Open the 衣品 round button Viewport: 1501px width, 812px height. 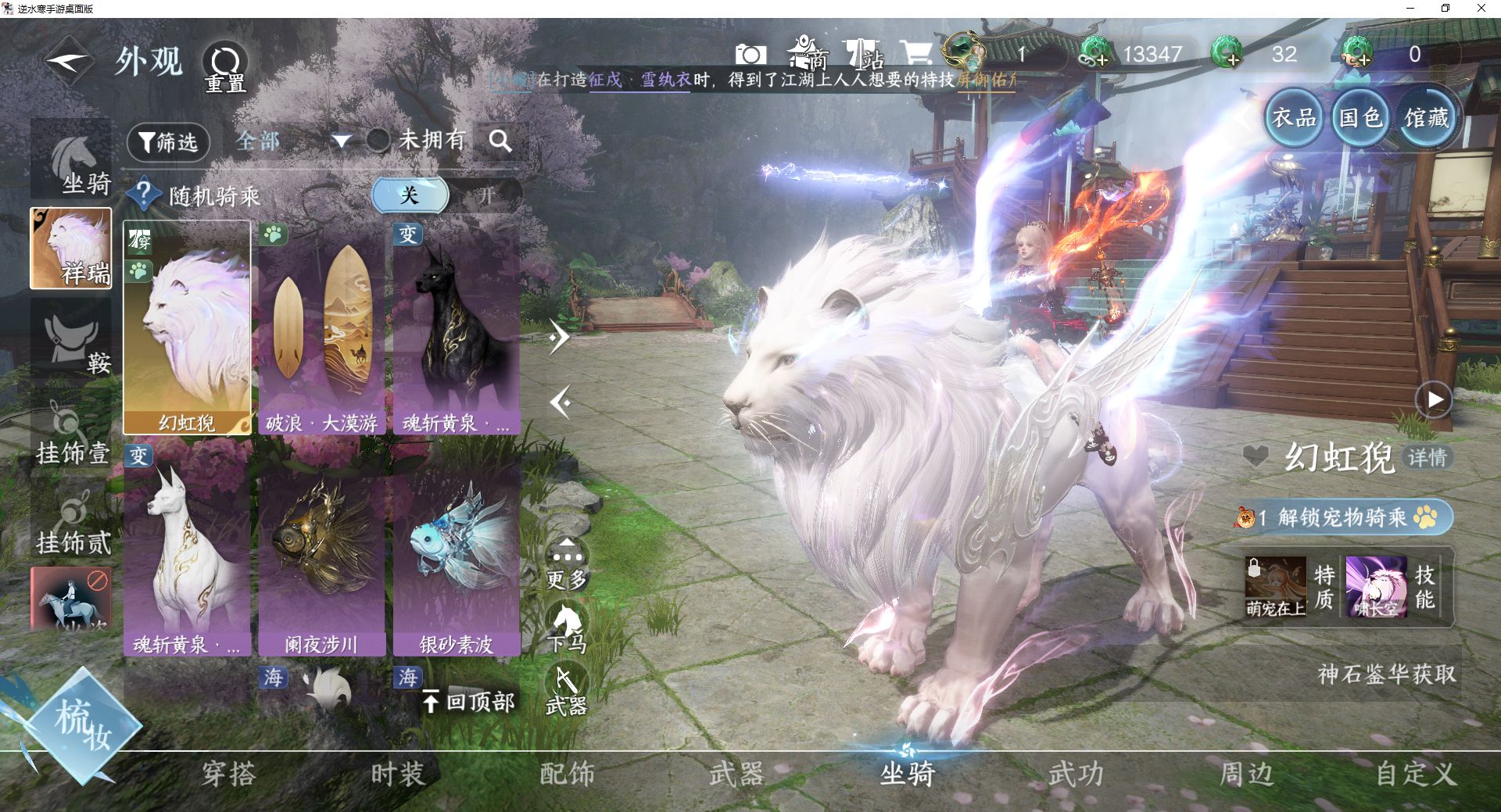1294,118
